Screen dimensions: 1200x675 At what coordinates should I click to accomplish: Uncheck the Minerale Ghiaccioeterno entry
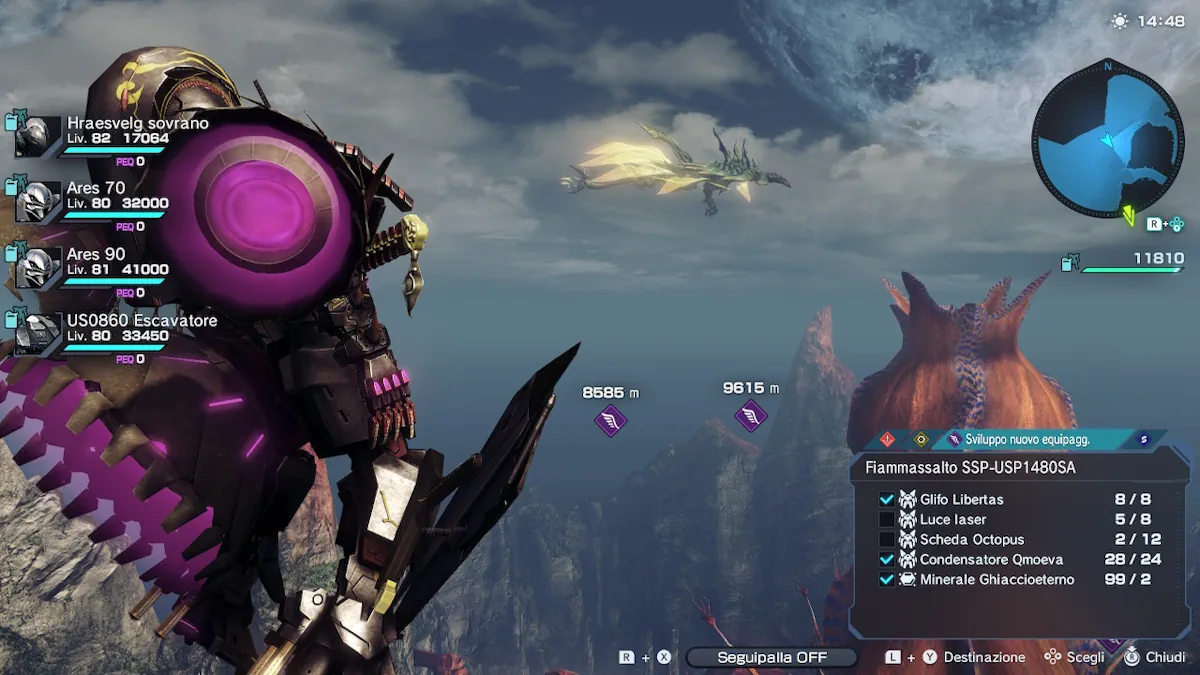886,579
